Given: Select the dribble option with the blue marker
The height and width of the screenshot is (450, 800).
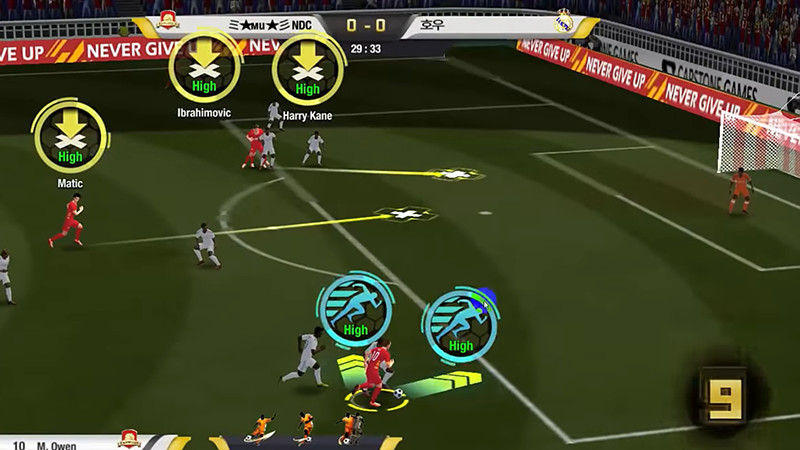Looking at the screenshot, I should [x=460, y=324].
